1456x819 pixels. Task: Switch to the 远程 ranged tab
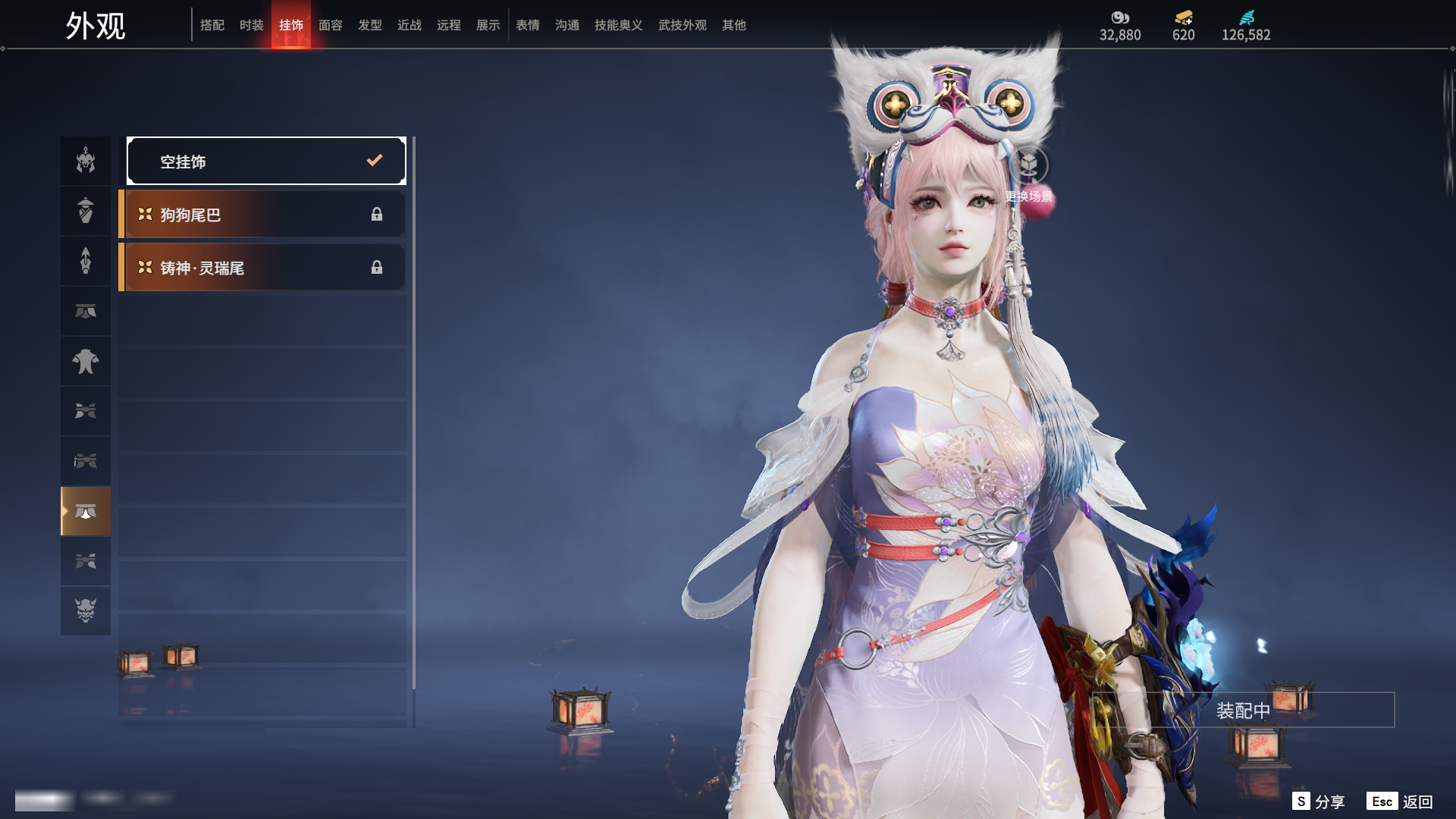(x=449, y=25)
